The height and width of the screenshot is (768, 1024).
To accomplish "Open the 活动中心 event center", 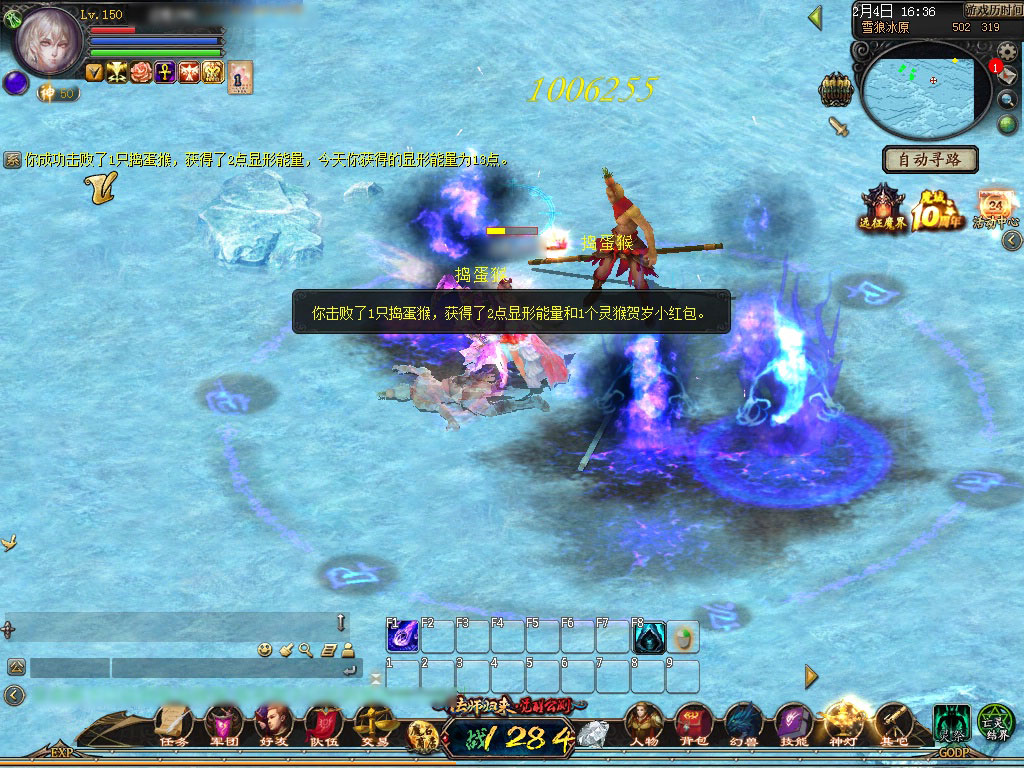I will pyautogui.click(x=996, y=206).
